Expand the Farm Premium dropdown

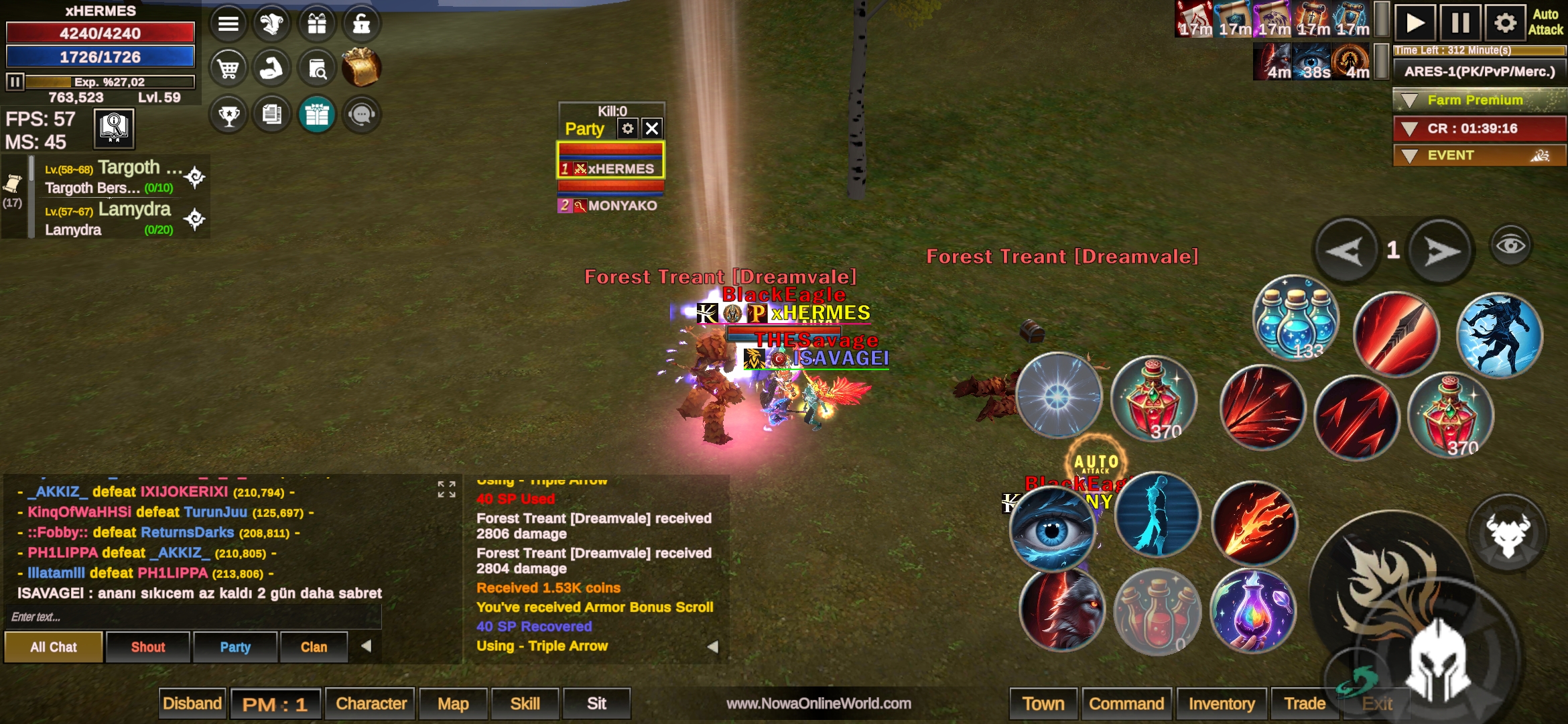pyautogui.click(x=1410, y=101)
